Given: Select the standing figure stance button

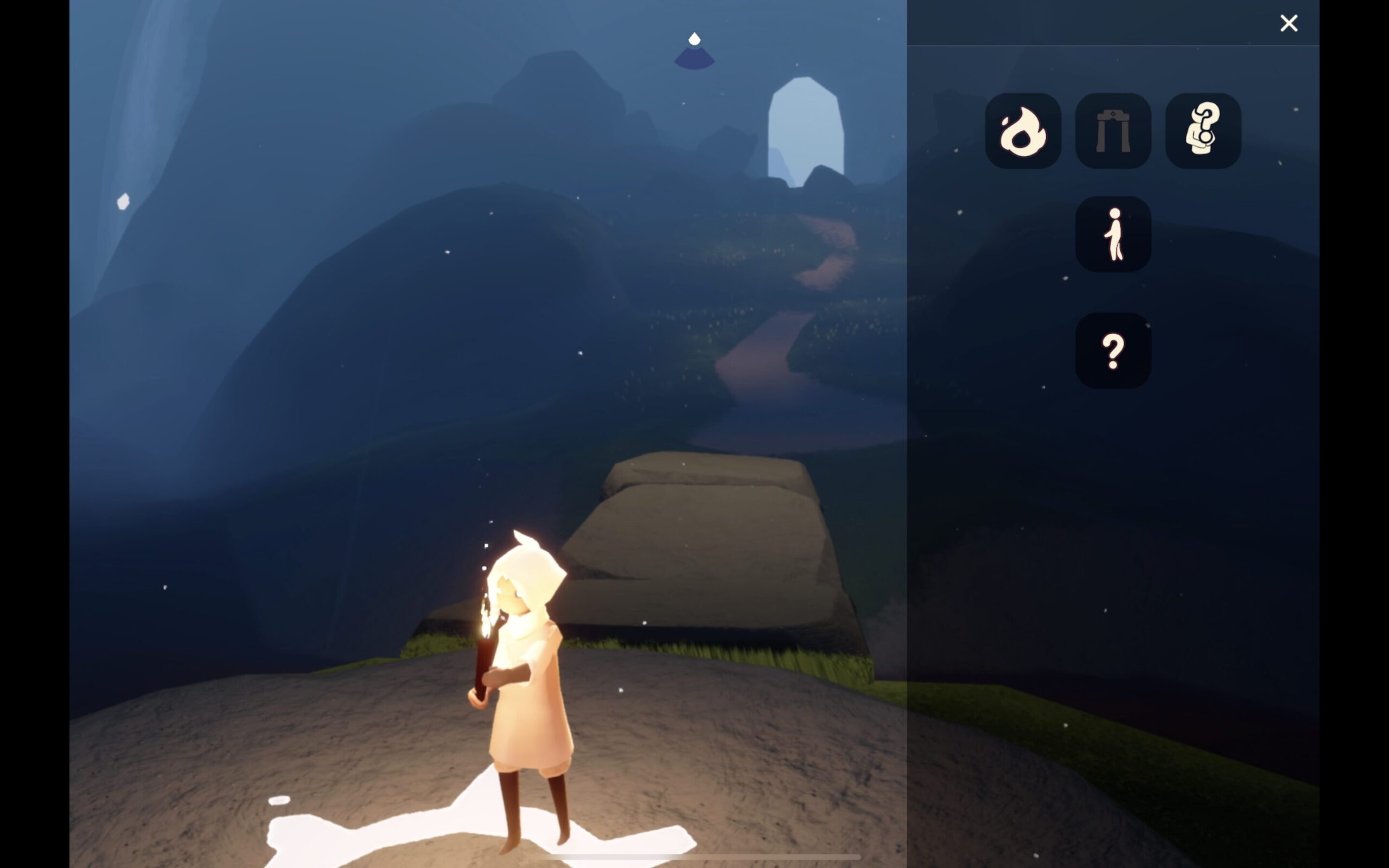Looking at the screenshot, I should [1113, 234].
